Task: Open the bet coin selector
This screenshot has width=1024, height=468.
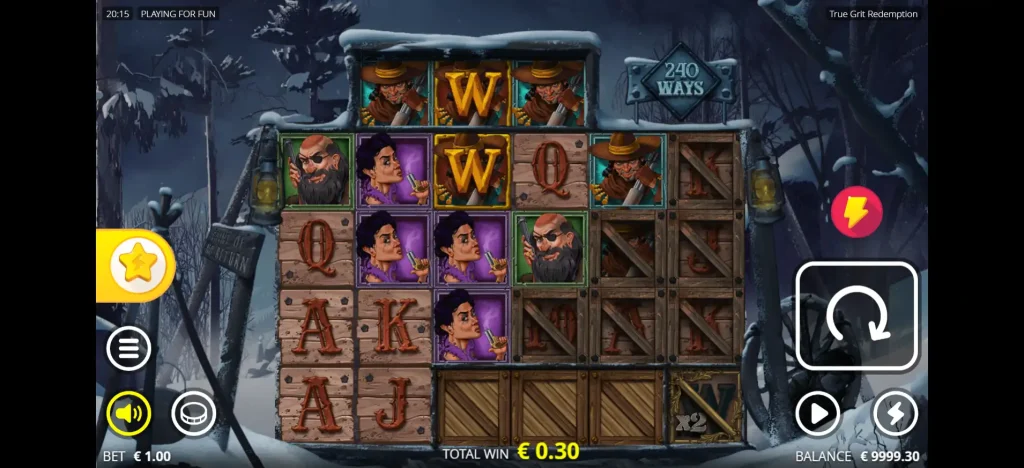Action: tap(193, 412)
